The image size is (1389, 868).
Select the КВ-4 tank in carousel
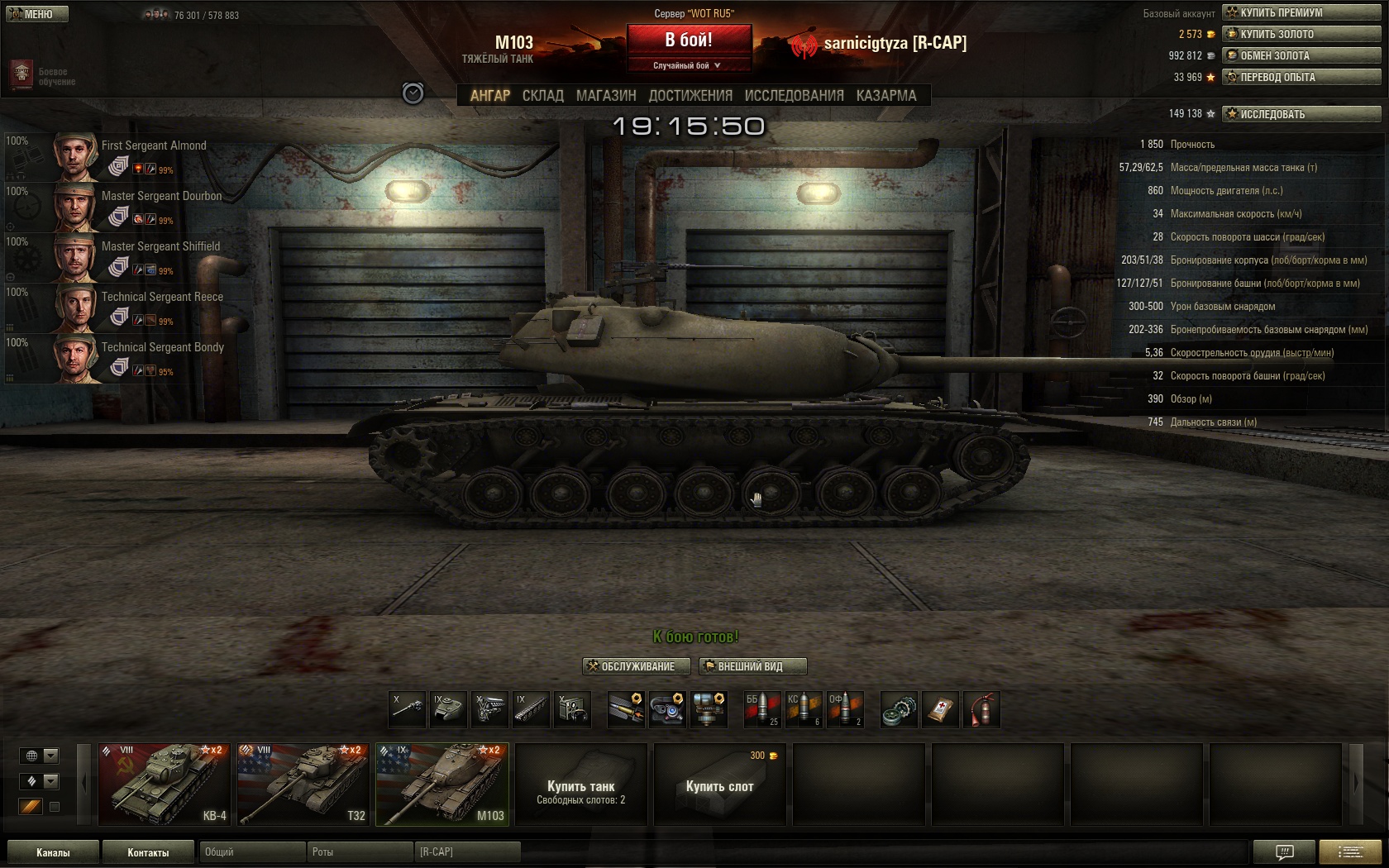tap(165, 784)
